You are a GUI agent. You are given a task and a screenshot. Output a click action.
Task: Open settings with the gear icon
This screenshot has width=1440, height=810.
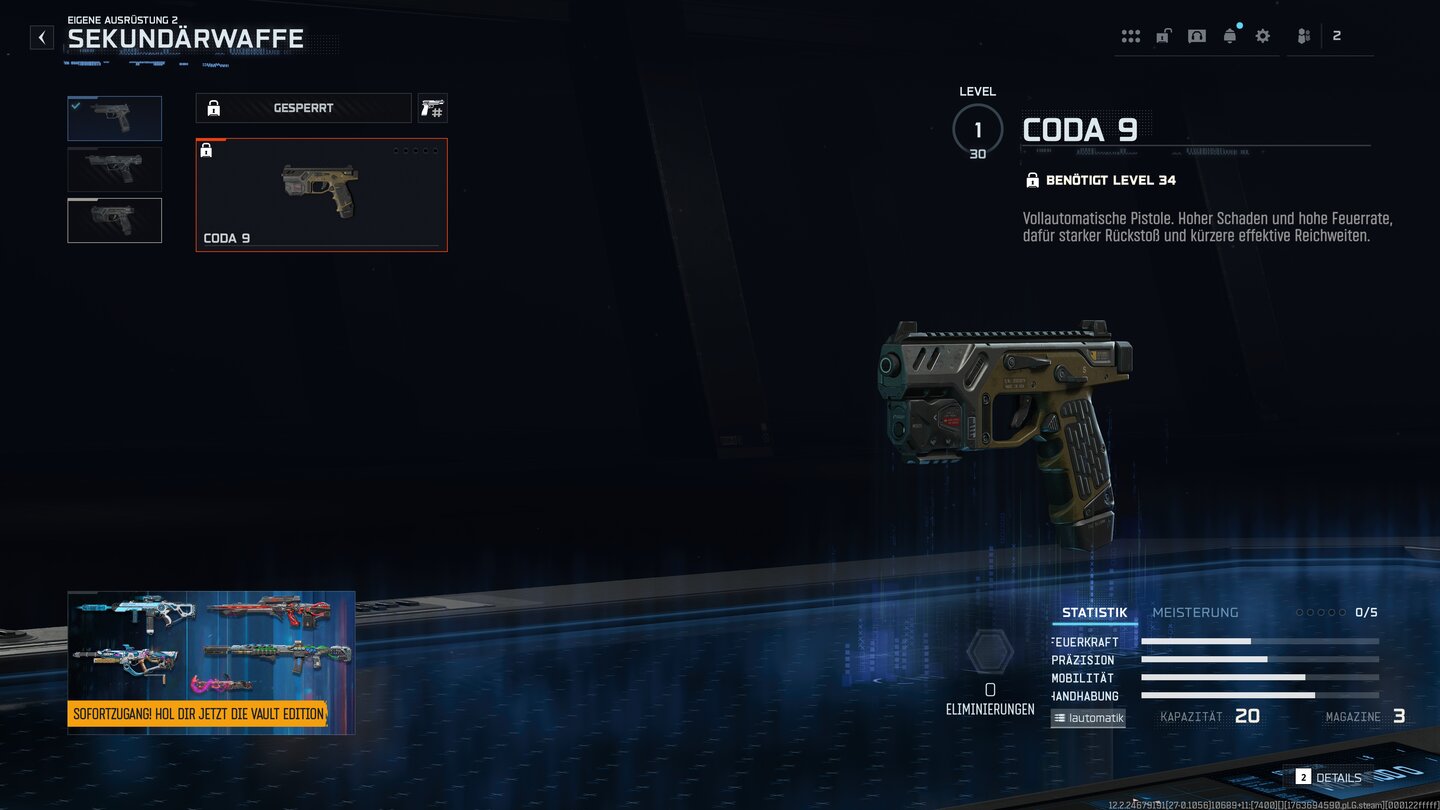click(x=1263, y=36)
